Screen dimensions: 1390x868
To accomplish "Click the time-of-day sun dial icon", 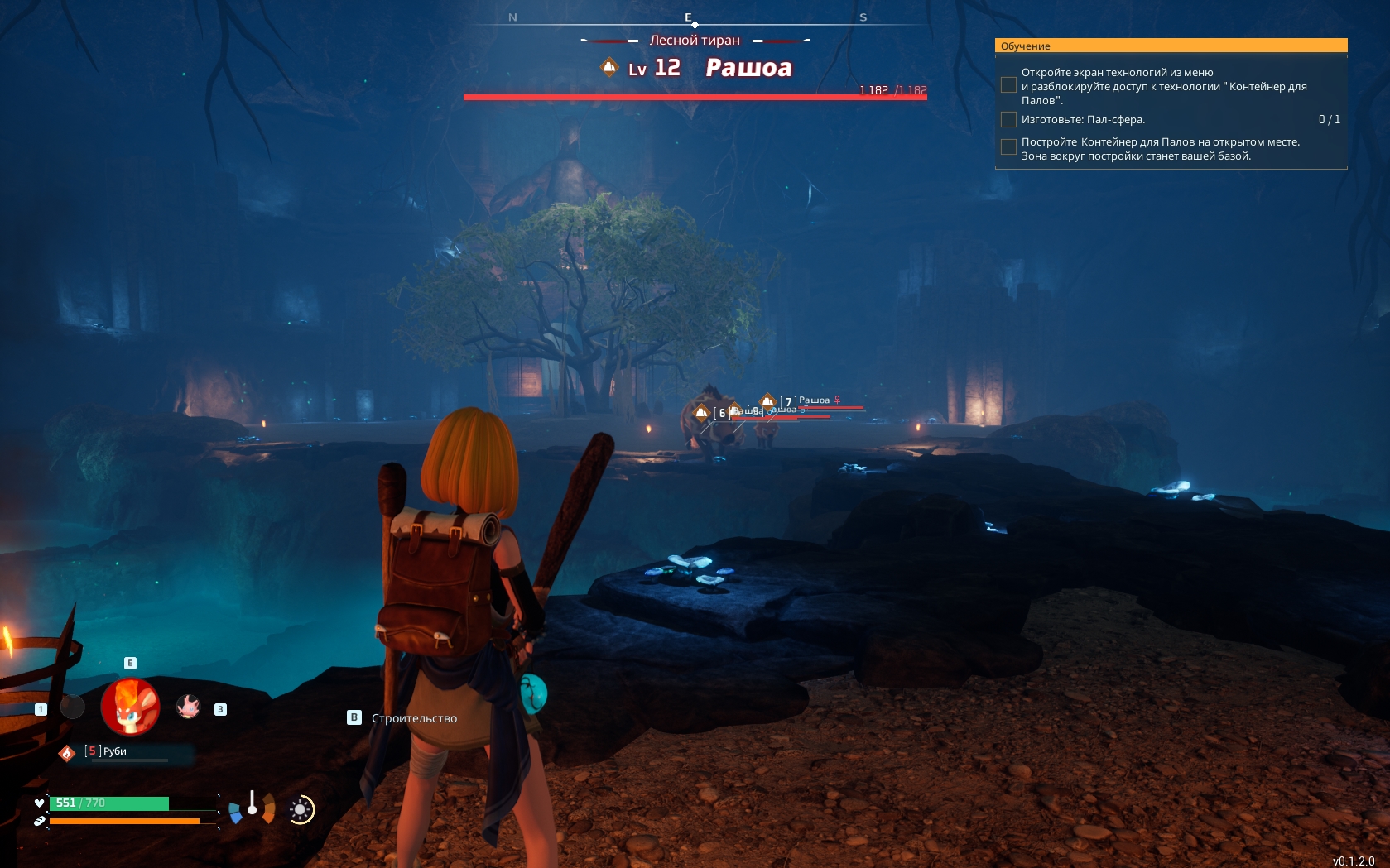I will coord(301,809).
